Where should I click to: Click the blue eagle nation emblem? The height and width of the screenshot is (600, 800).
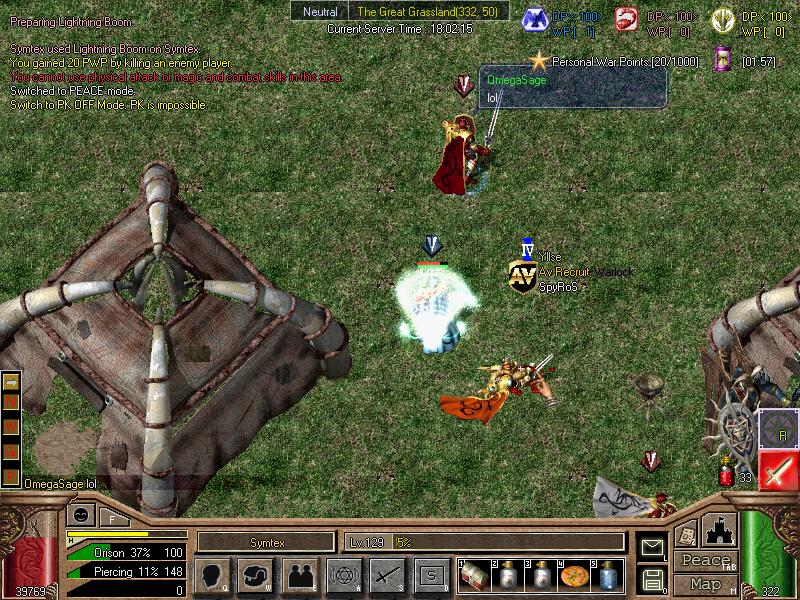537,18
